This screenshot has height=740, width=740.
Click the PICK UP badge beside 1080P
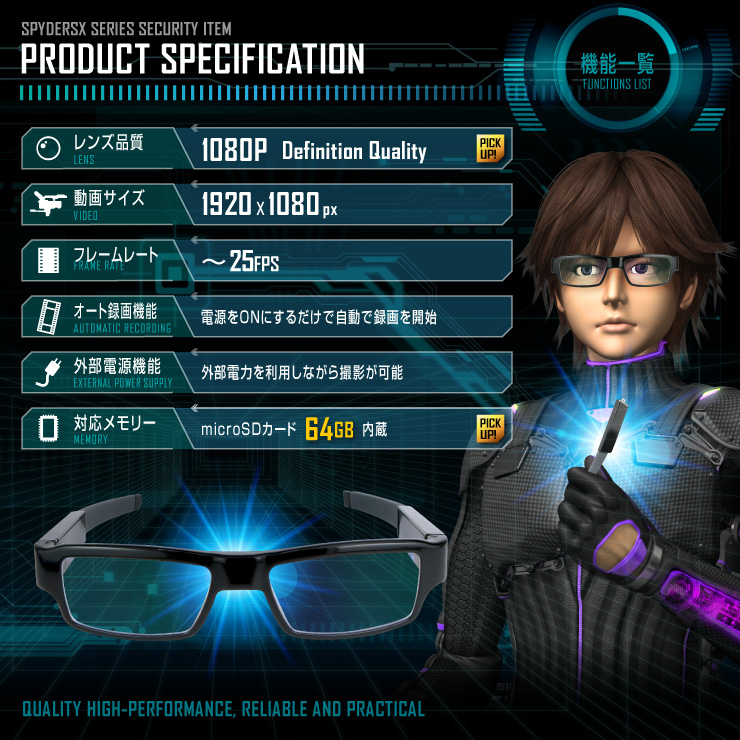490,148
